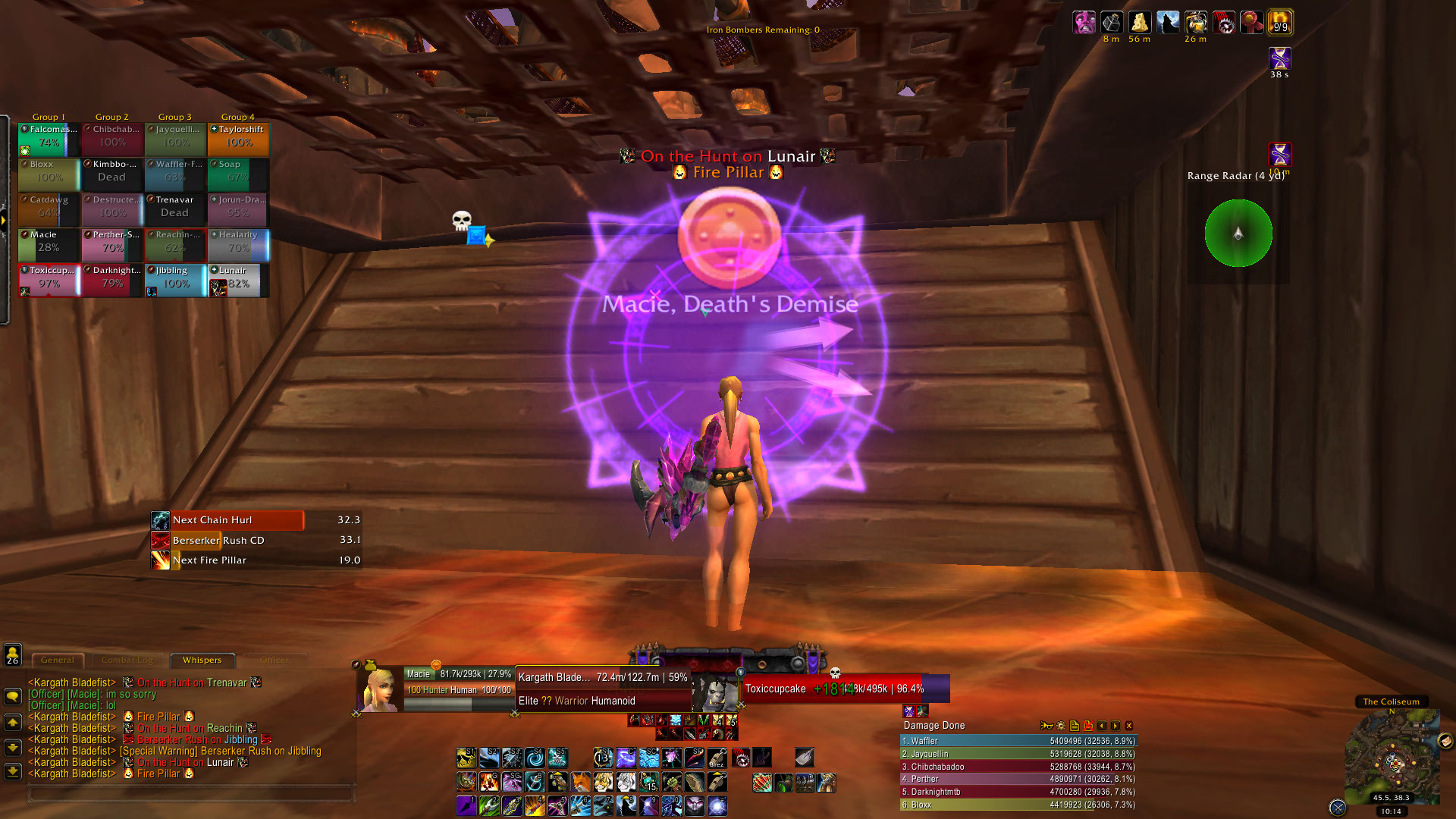Click the Kargath Bladefist target frame

tap(603, 689)
